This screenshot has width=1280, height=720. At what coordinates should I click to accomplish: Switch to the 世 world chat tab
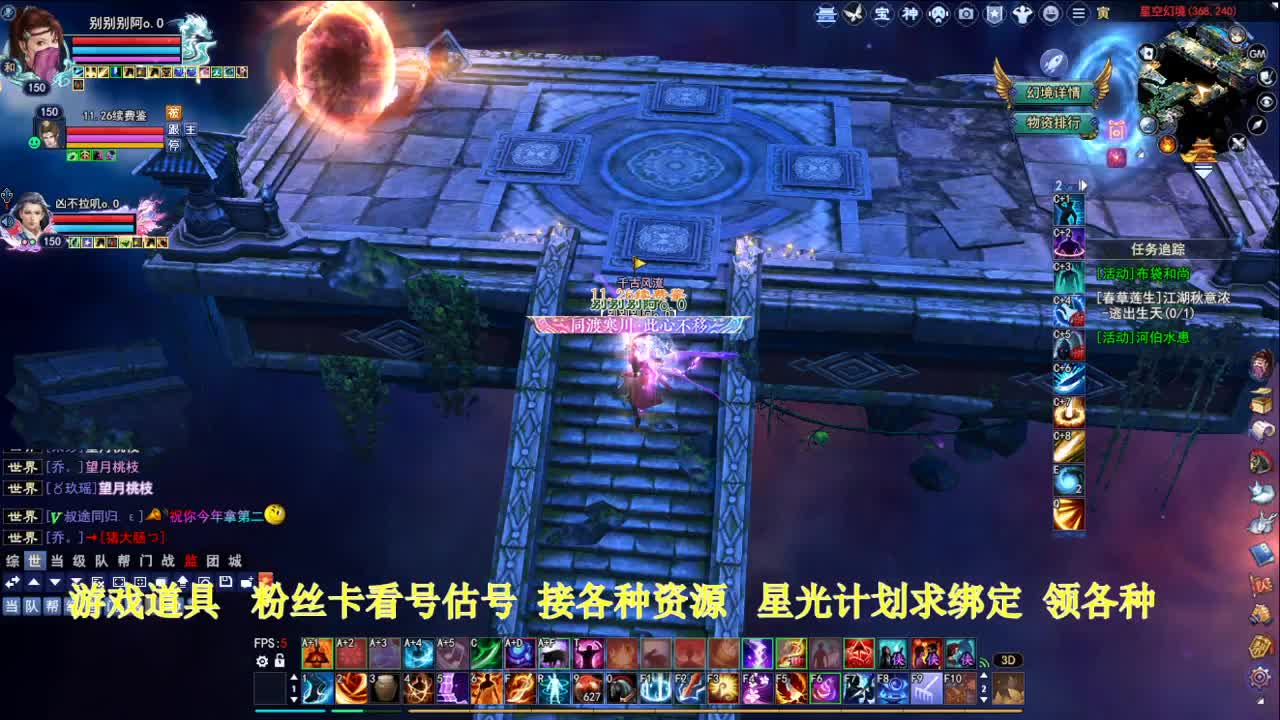[x=34, y=561]
